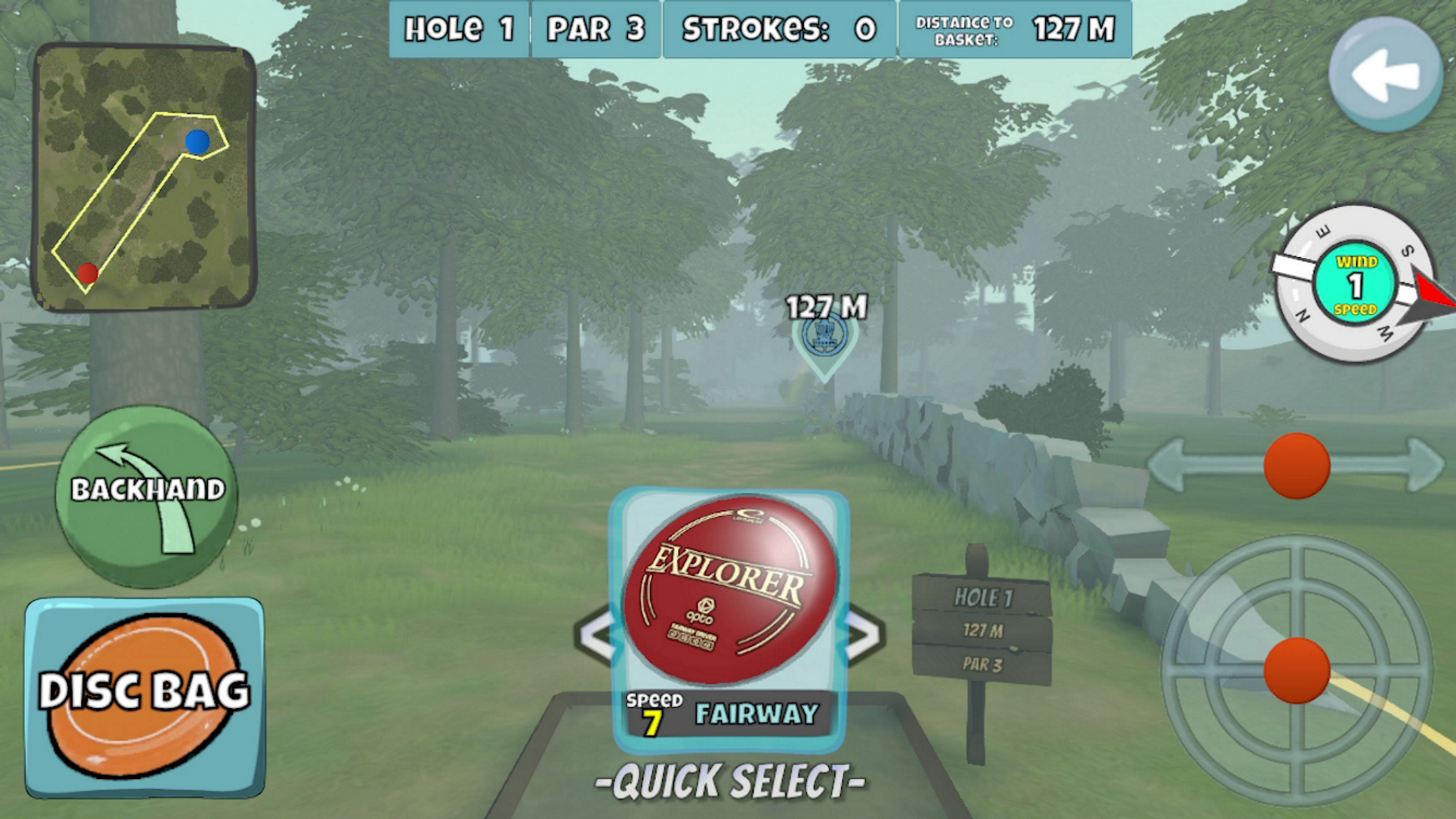Tap the course minimap

[x=144, y=177]
